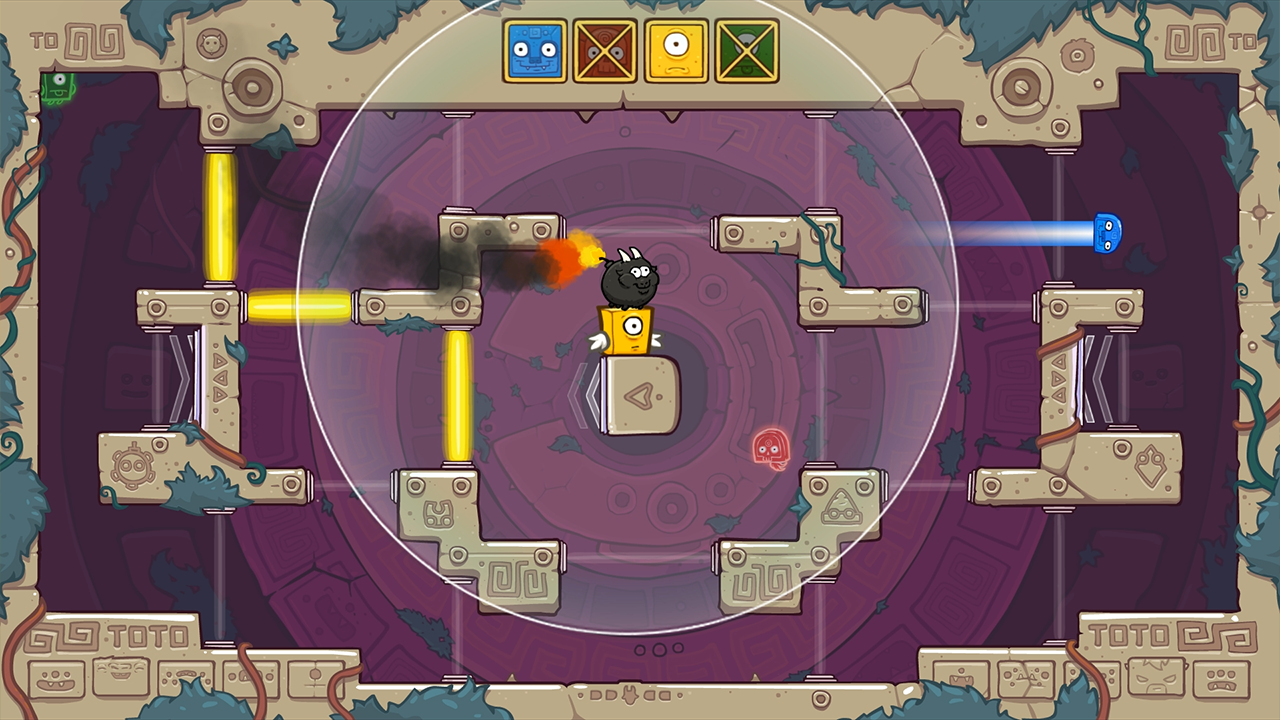1280x720 pixels.
Task: Click the left-arrow glyph stone block in center
Action: pyautogui.click(x=640, y=398)
